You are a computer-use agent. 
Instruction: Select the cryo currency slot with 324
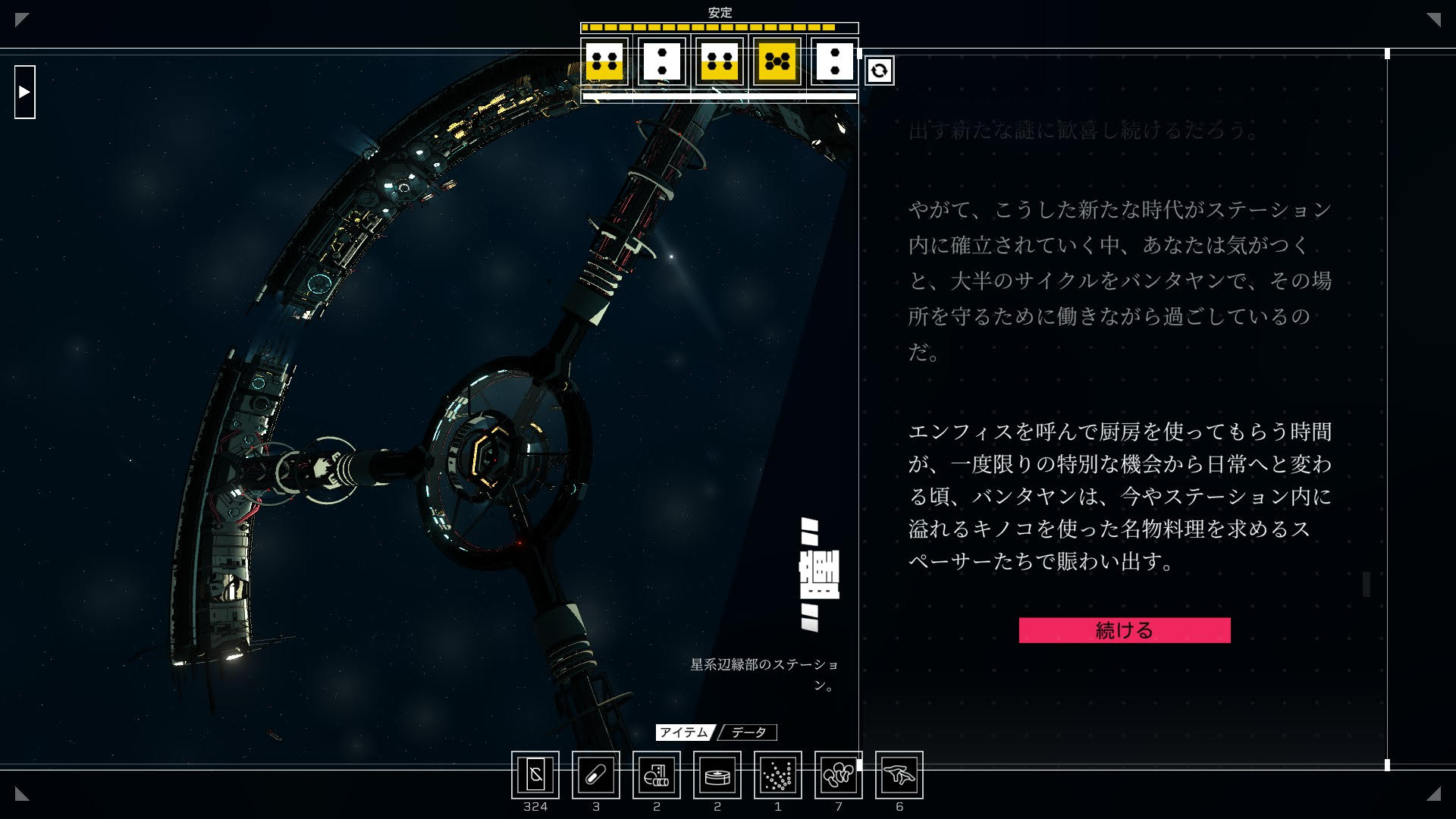tap(535, 775)
